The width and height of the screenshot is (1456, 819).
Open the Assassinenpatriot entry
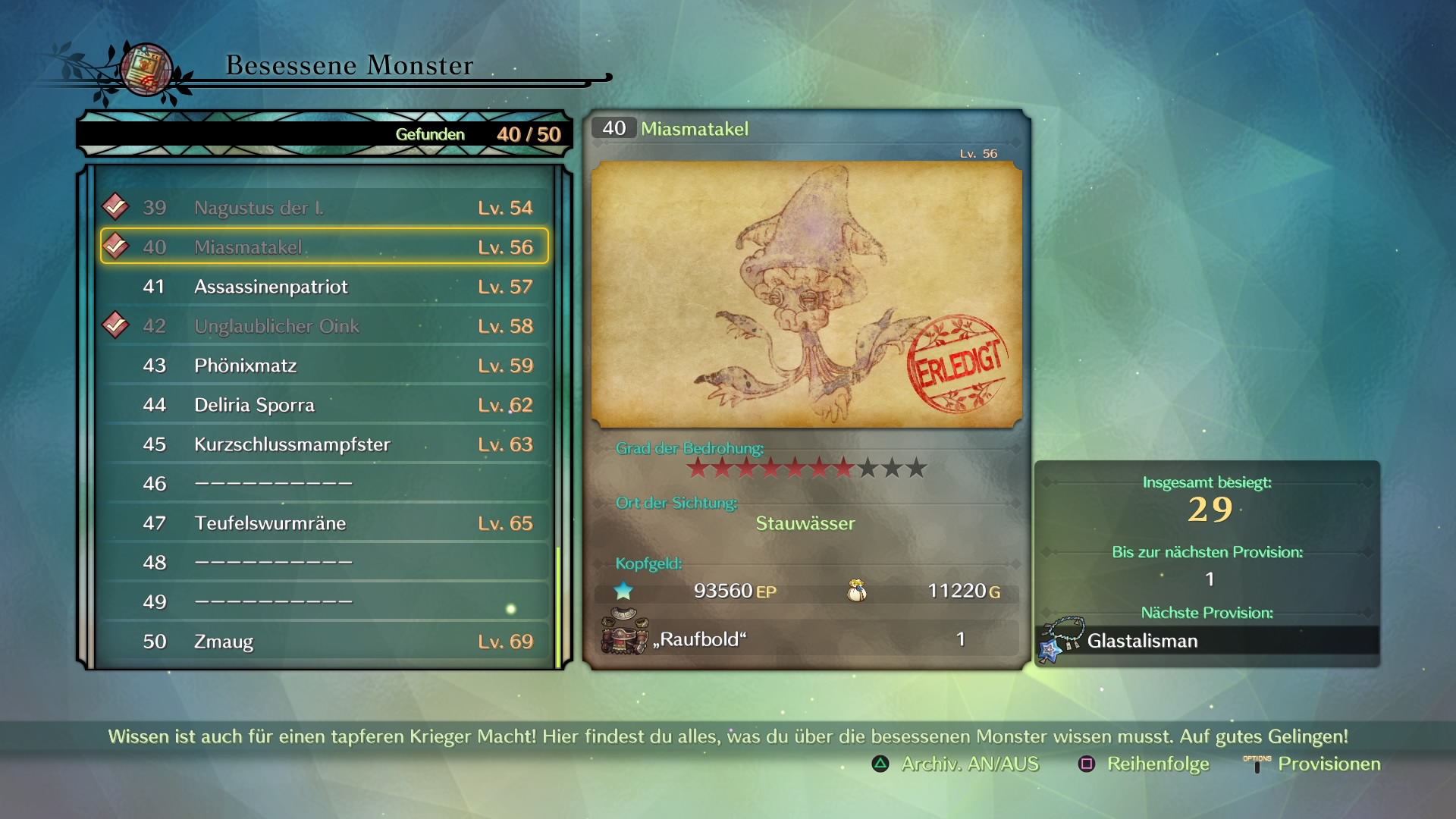click(325, 287)
